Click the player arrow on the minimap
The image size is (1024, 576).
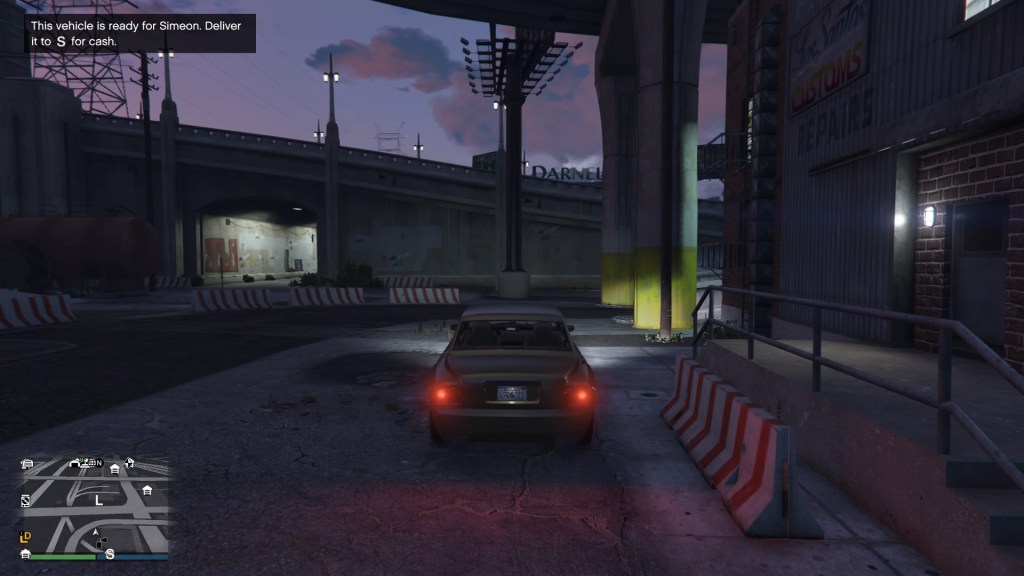(97, 534)
